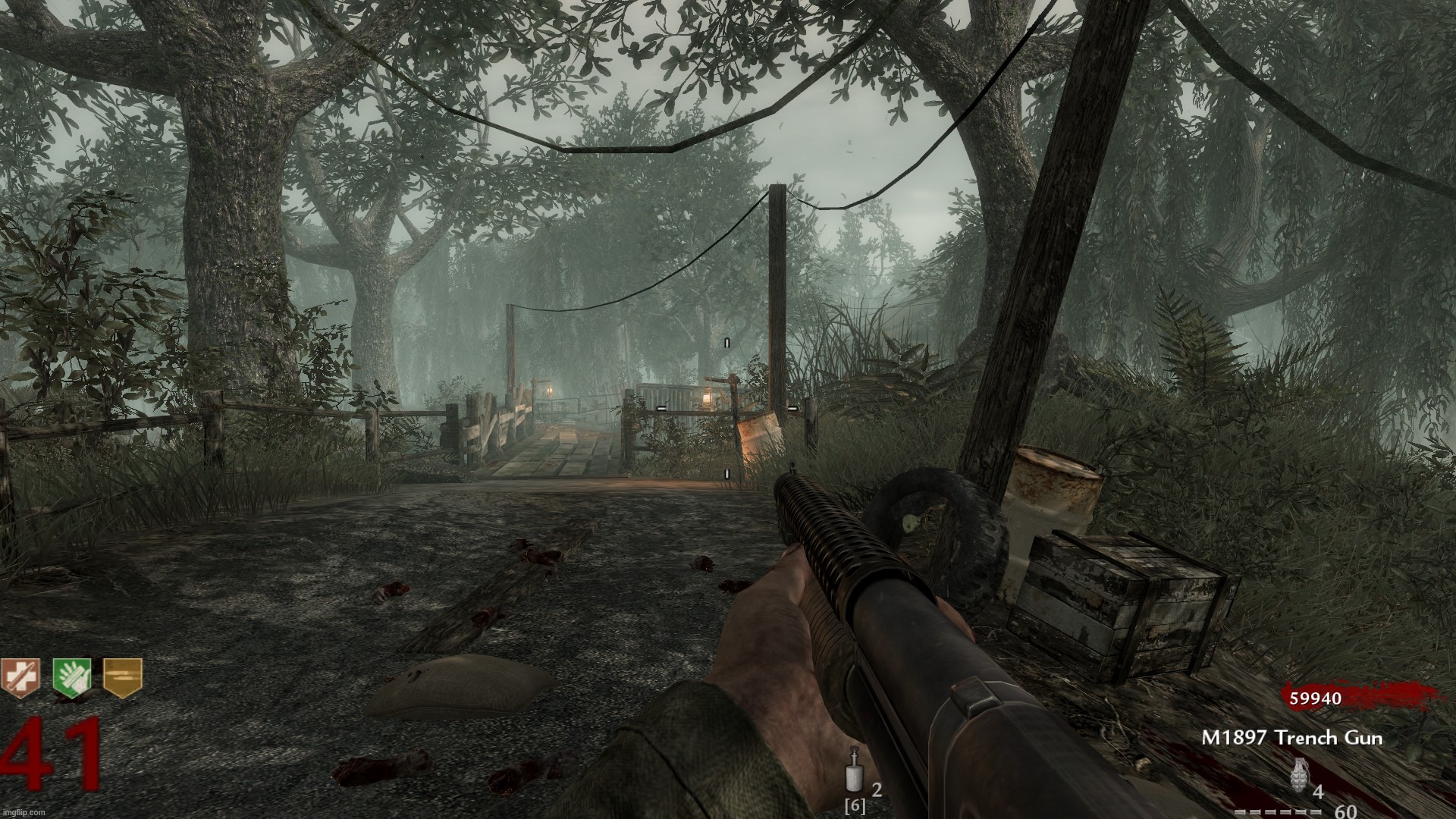Open the imgflip.com watermark link

tap(23, 811)
